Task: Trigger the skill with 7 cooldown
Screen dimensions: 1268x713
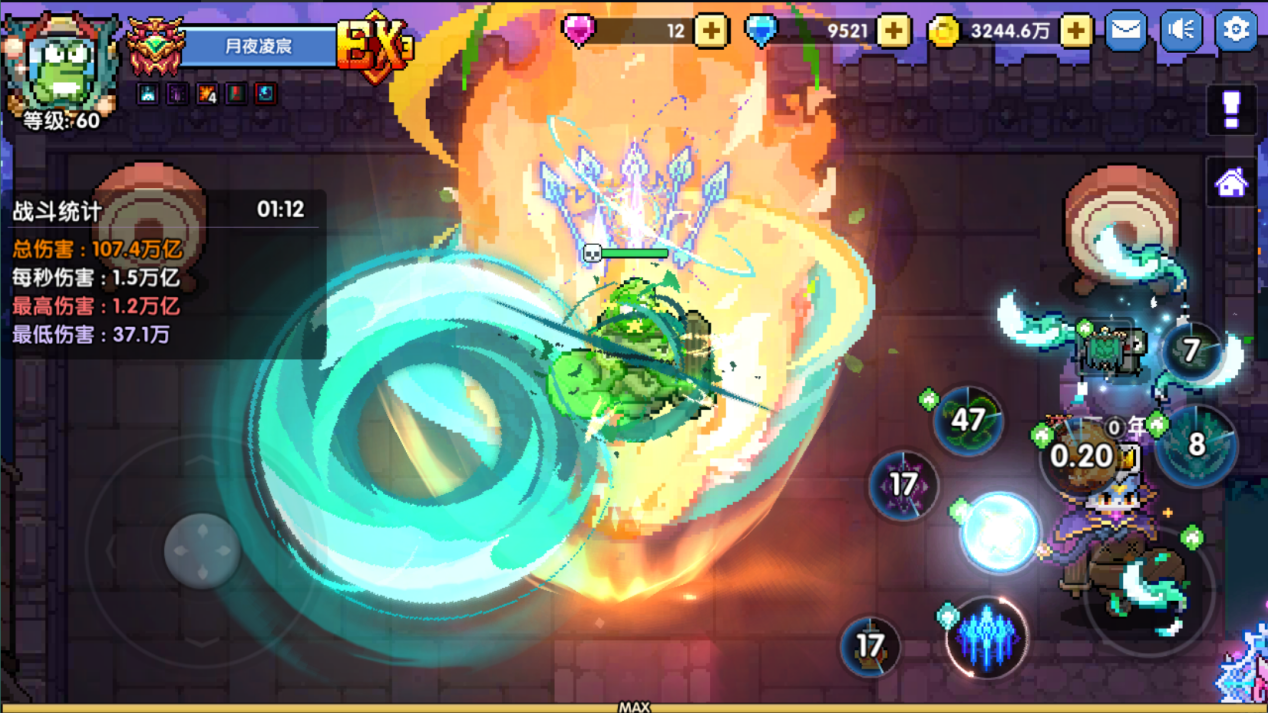Action: point(1191,351)
